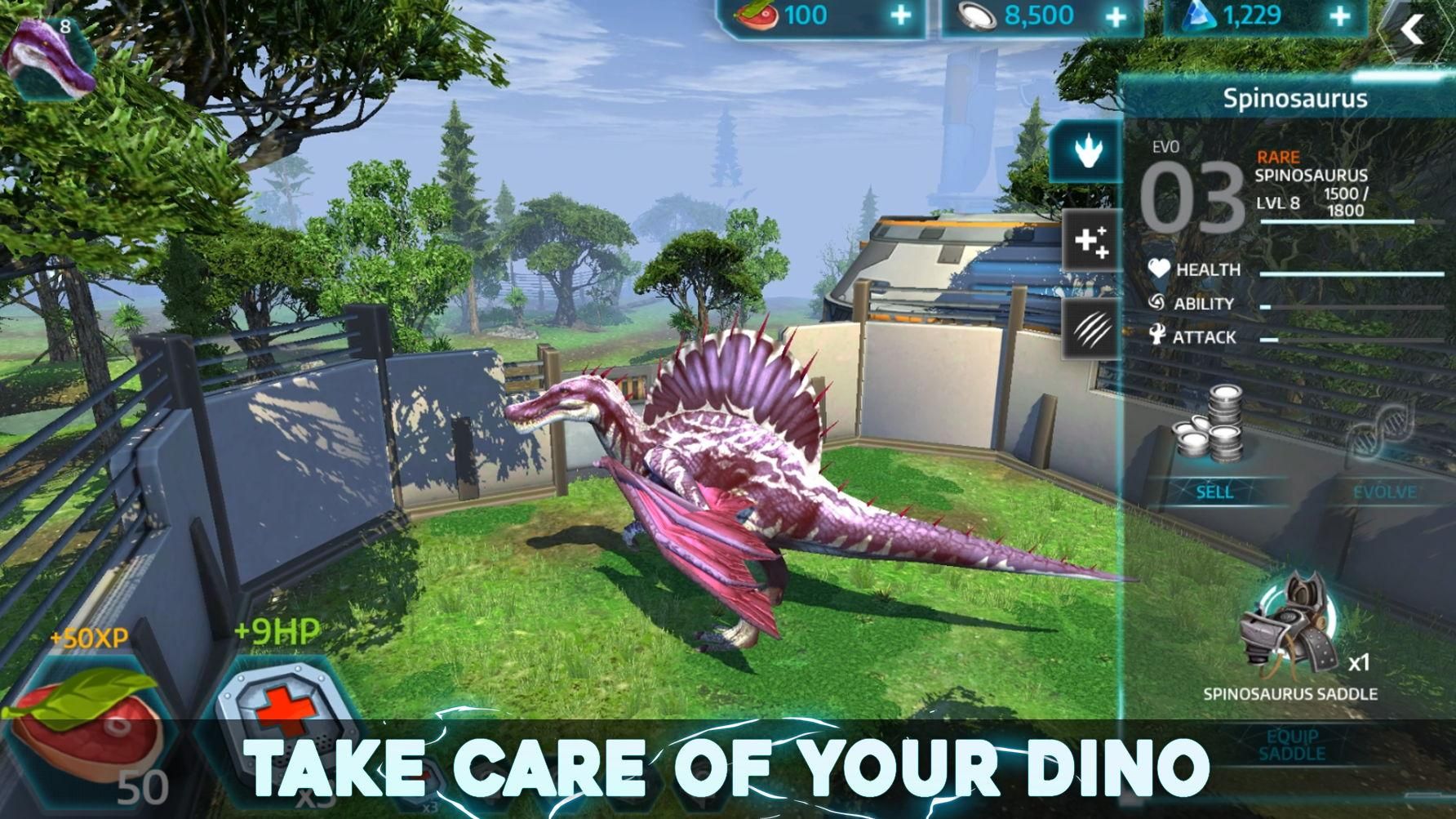The image size is (1456, 819).
Task: Click the Ability spiral icon
Action: pos(1156,303)
